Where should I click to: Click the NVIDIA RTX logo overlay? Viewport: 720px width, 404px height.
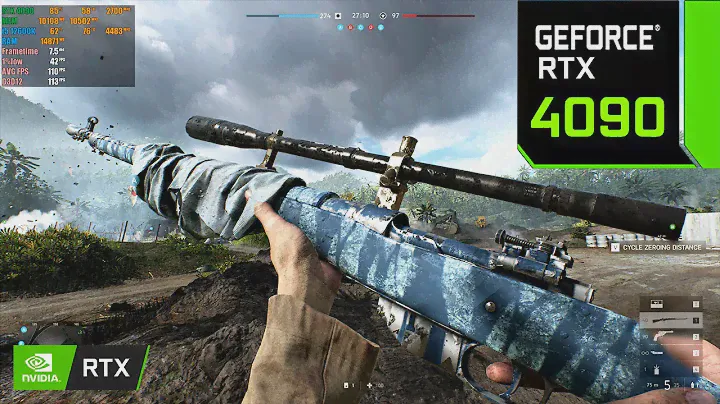75,367
